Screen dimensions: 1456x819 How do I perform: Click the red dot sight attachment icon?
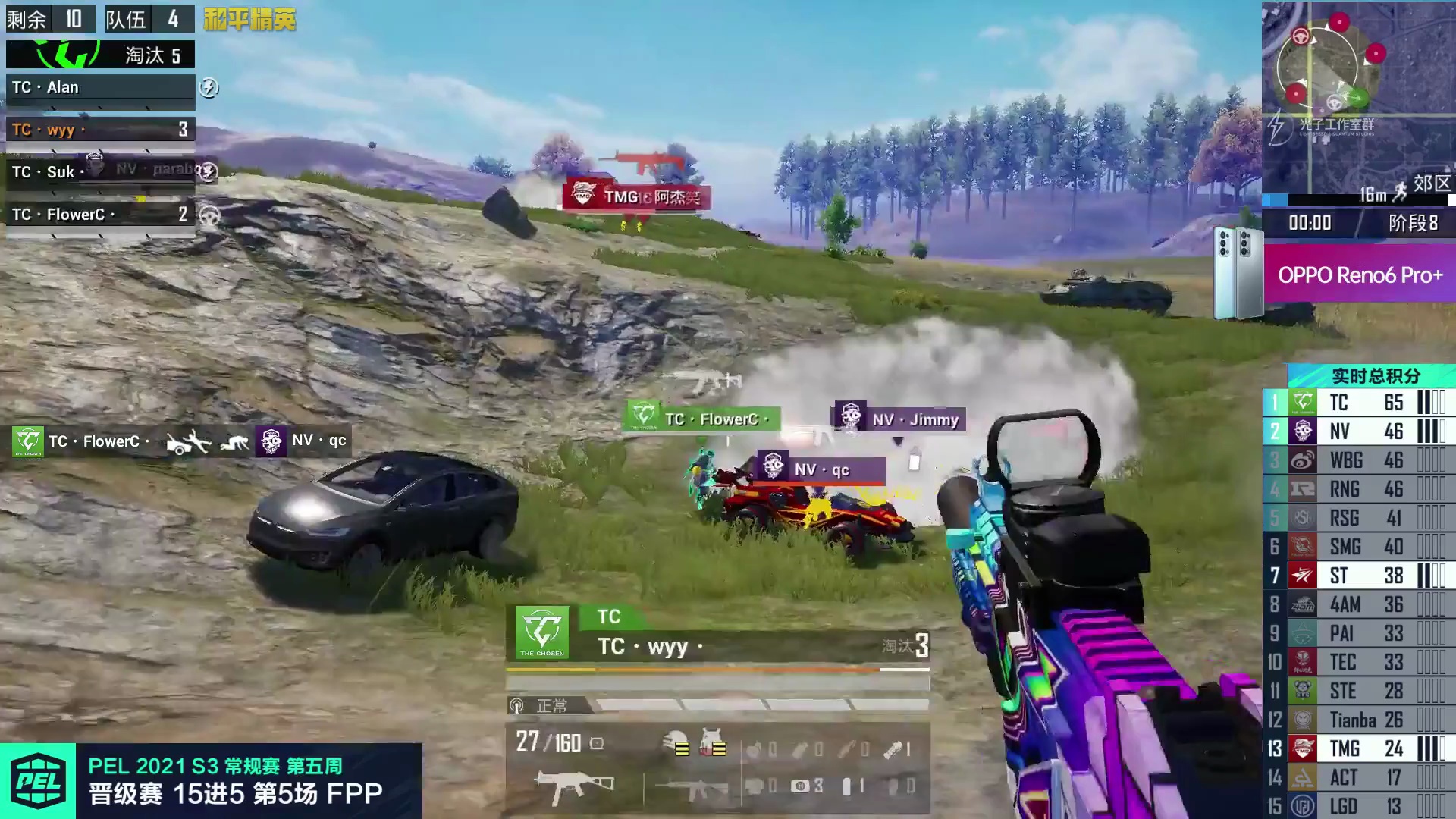597,744
